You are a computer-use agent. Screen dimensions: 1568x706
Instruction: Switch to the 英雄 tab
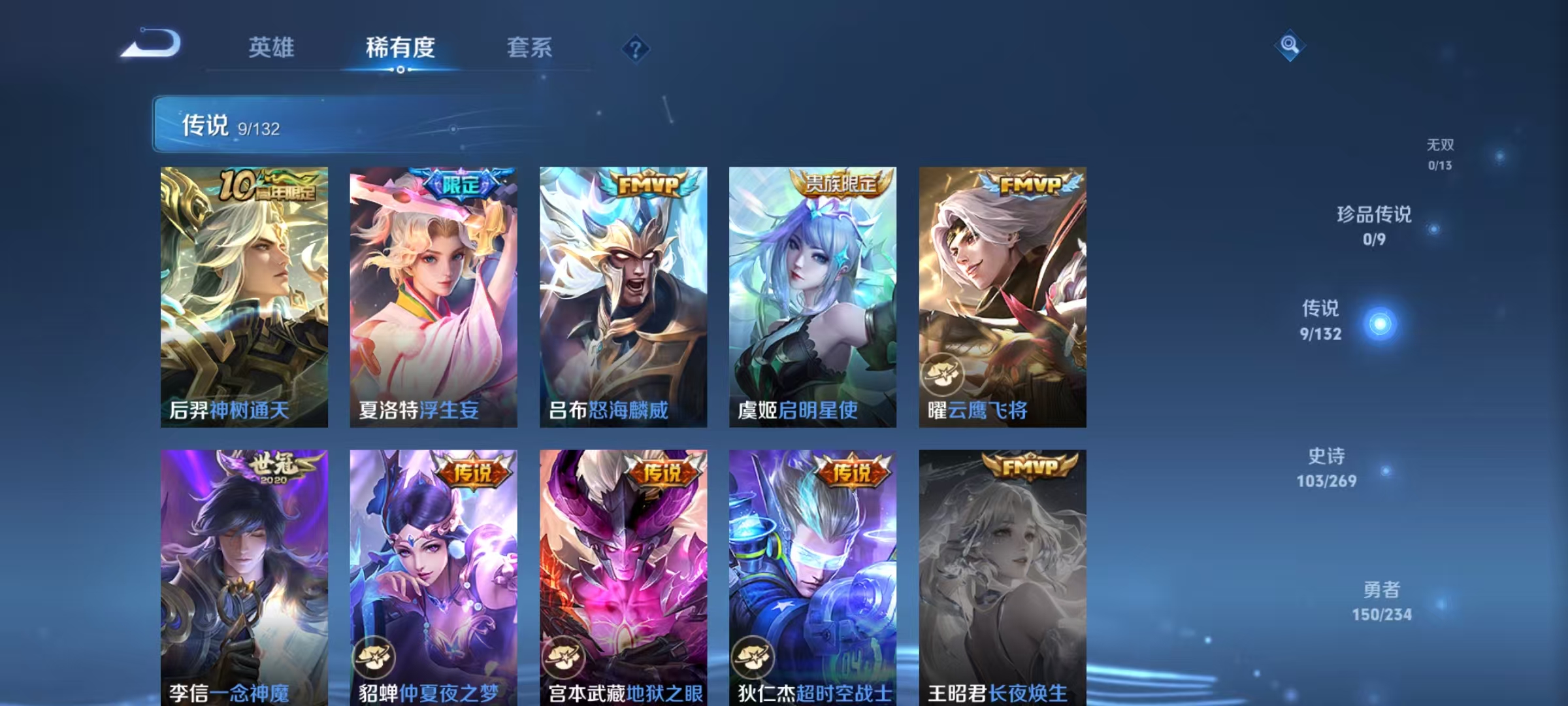272,48
